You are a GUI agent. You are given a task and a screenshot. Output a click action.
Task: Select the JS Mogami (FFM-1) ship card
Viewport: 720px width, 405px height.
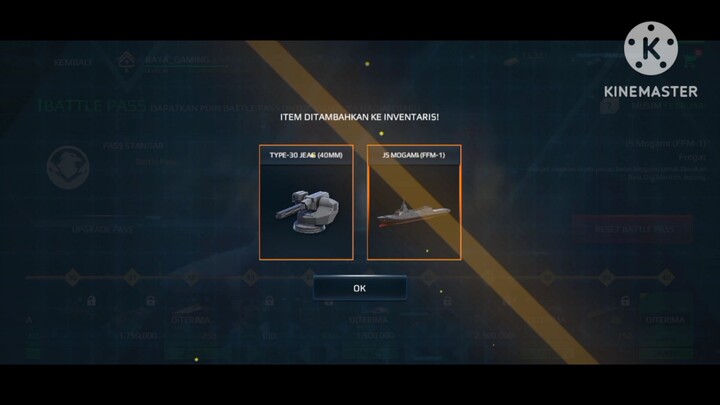click(x=413, y=203)
